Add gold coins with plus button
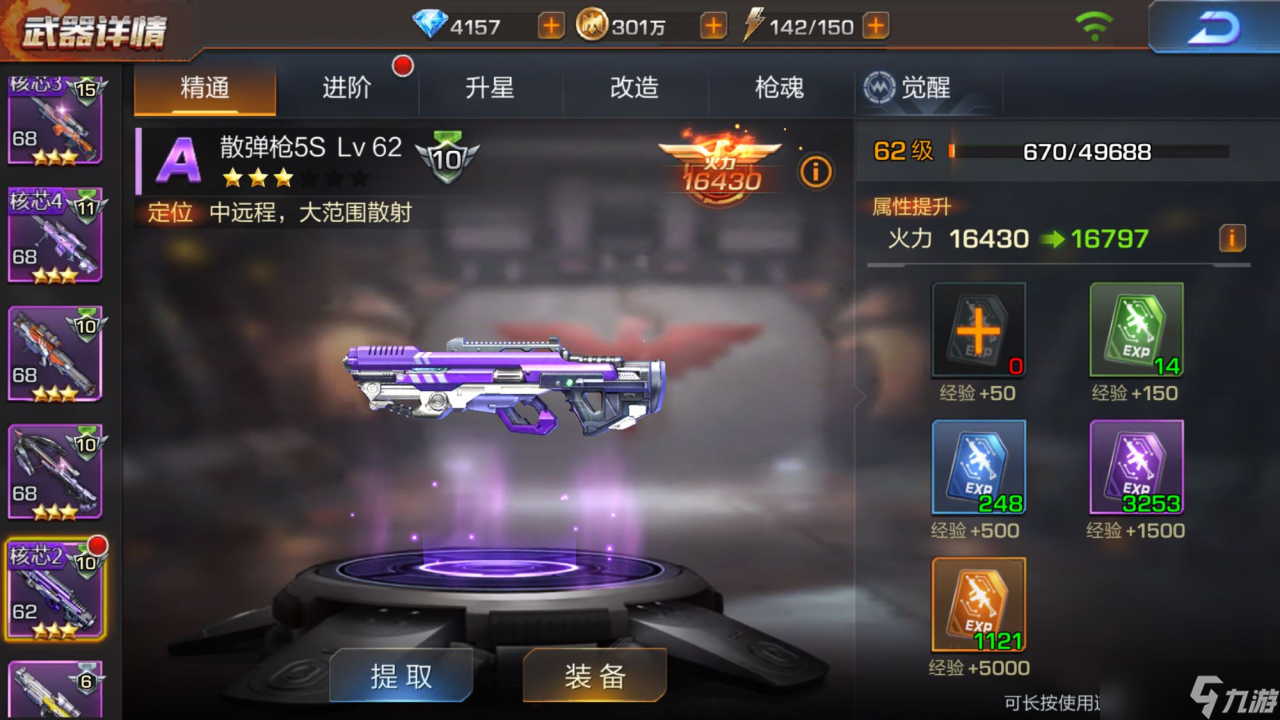The image size is (1280, 720). [x=713, y=26]
